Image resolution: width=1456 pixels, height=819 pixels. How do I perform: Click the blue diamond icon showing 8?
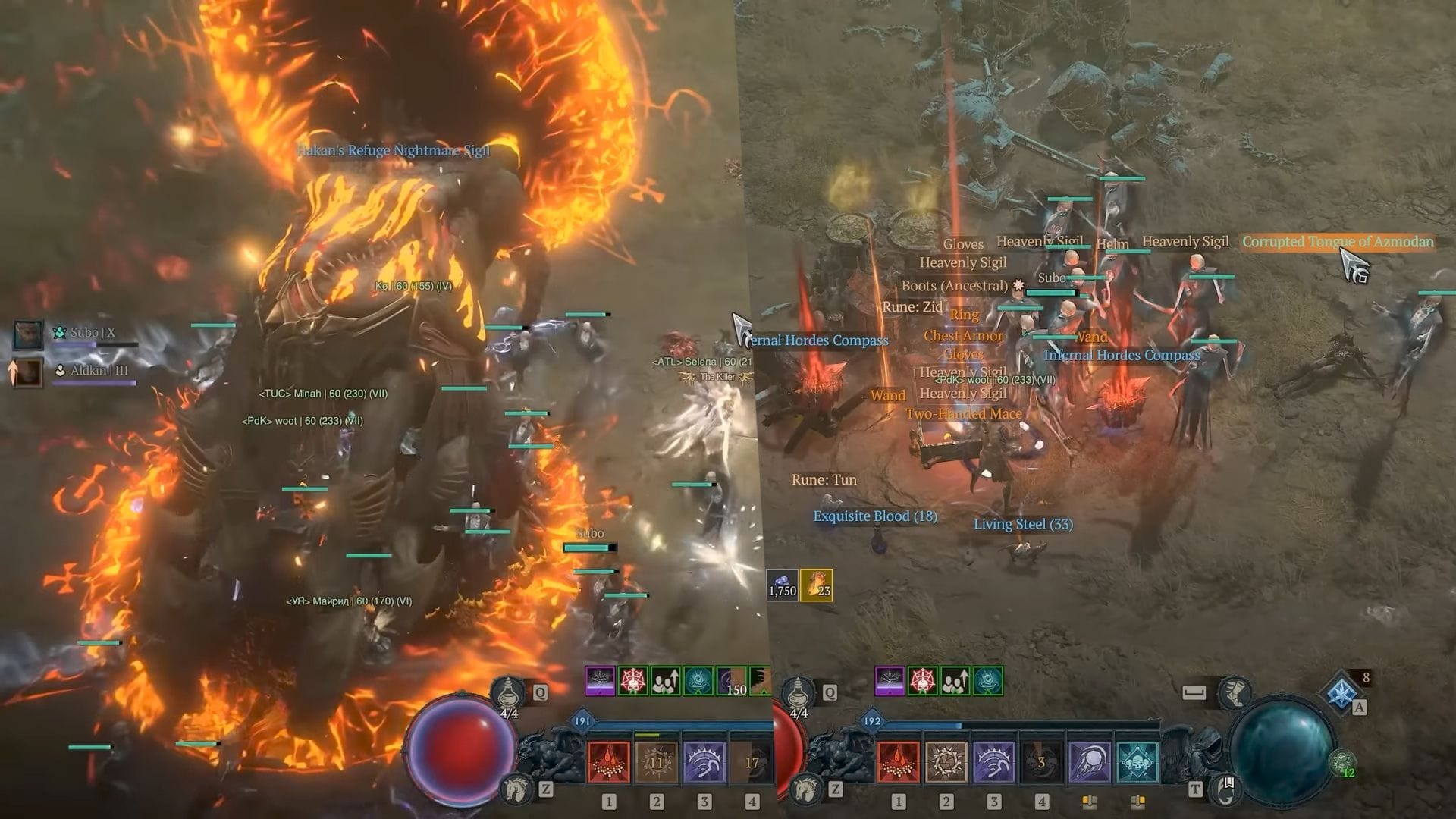pos(1340,691)
